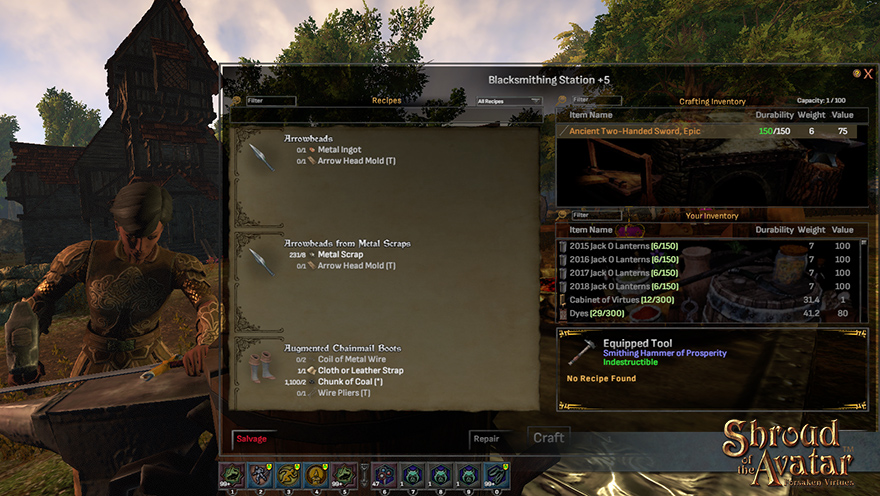Activate the running figure ability in hotbar slot 3
This screenshot has height=496, width=880.
(288, 475)
